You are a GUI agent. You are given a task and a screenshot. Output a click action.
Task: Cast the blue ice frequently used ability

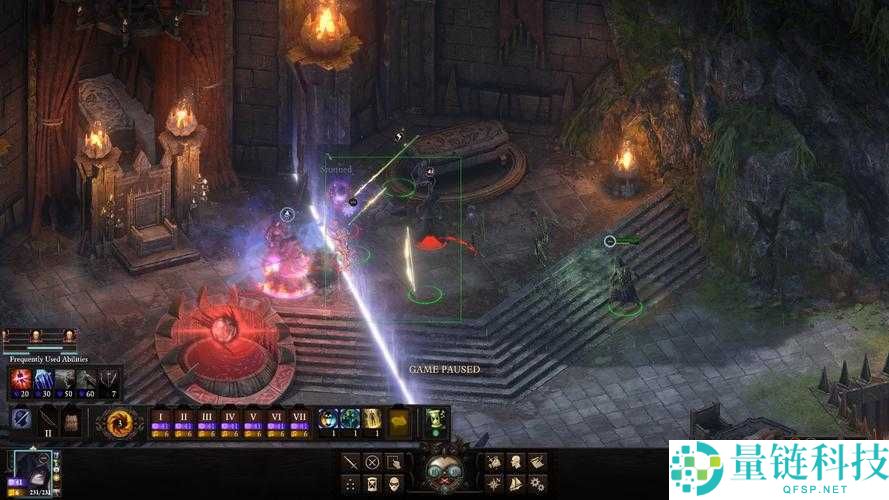[x=43, y=379]
